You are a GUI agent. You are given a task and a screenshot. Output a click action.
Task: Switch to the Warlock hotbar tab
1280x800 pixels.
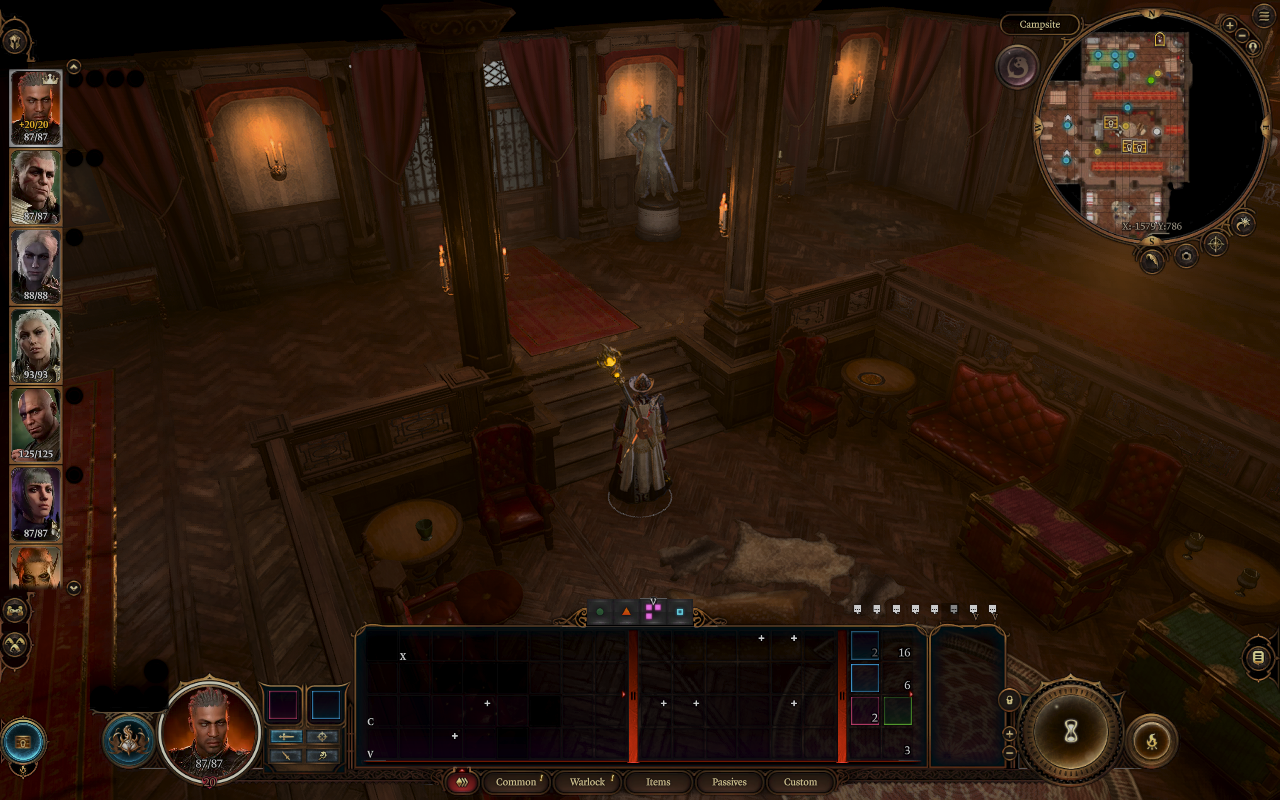(x=588, y=782)
